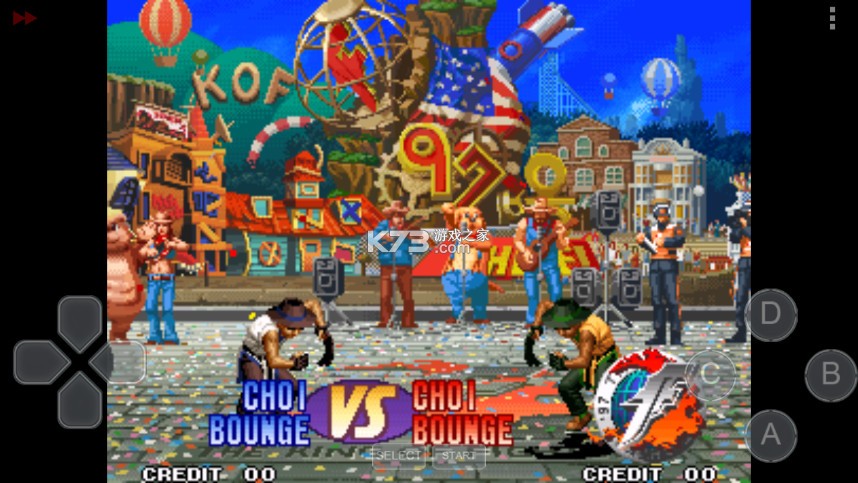This screenshot has width=858, height=483.
Task: Tap the virtual B button
Action: [x=830, y=375]
